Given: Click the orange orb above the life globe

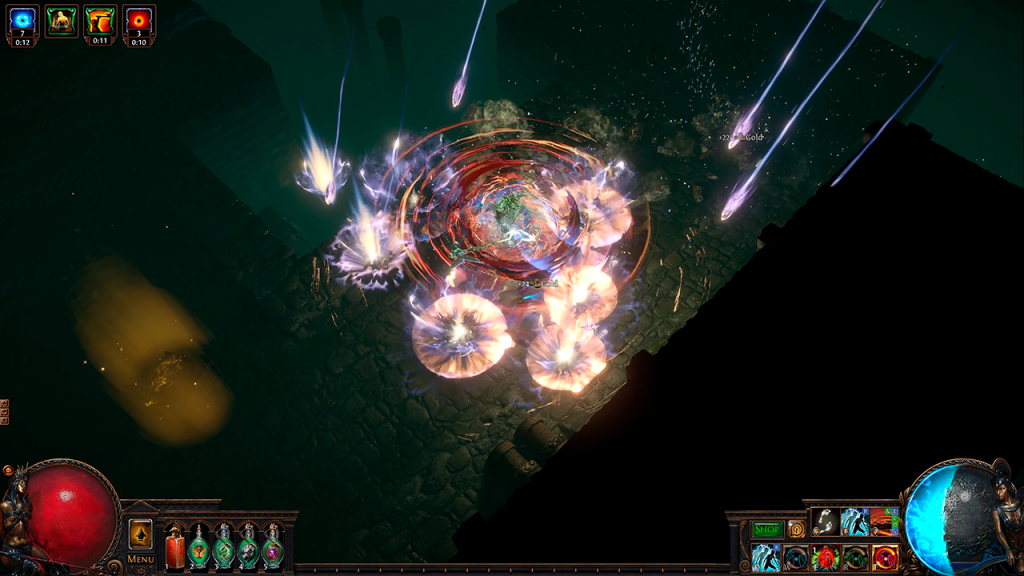Looking at the screenshot, I should point(9,470).
